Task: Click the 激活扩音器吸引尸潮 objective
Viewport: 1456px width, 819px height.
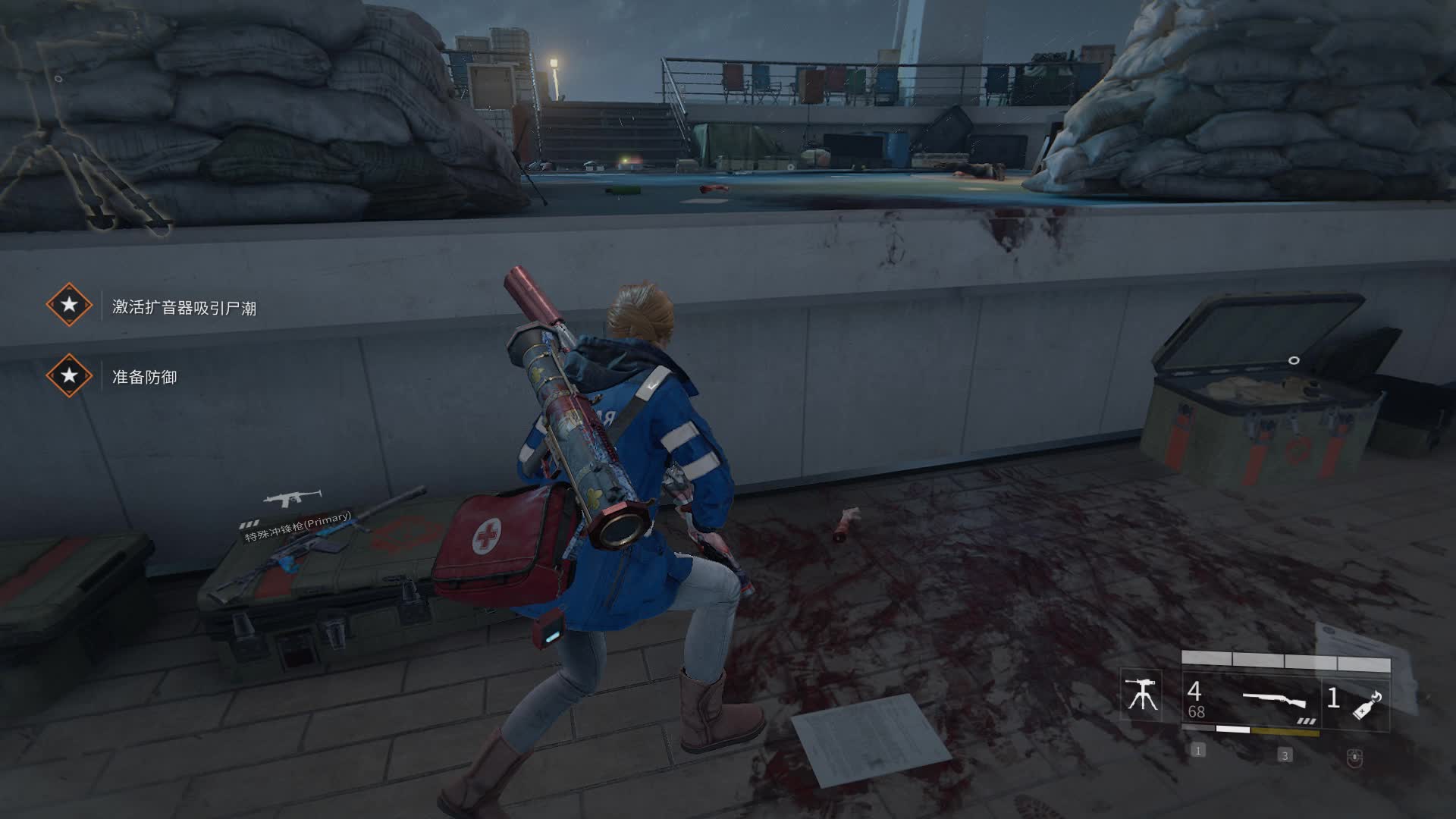Action: click(x=184, y=307)
